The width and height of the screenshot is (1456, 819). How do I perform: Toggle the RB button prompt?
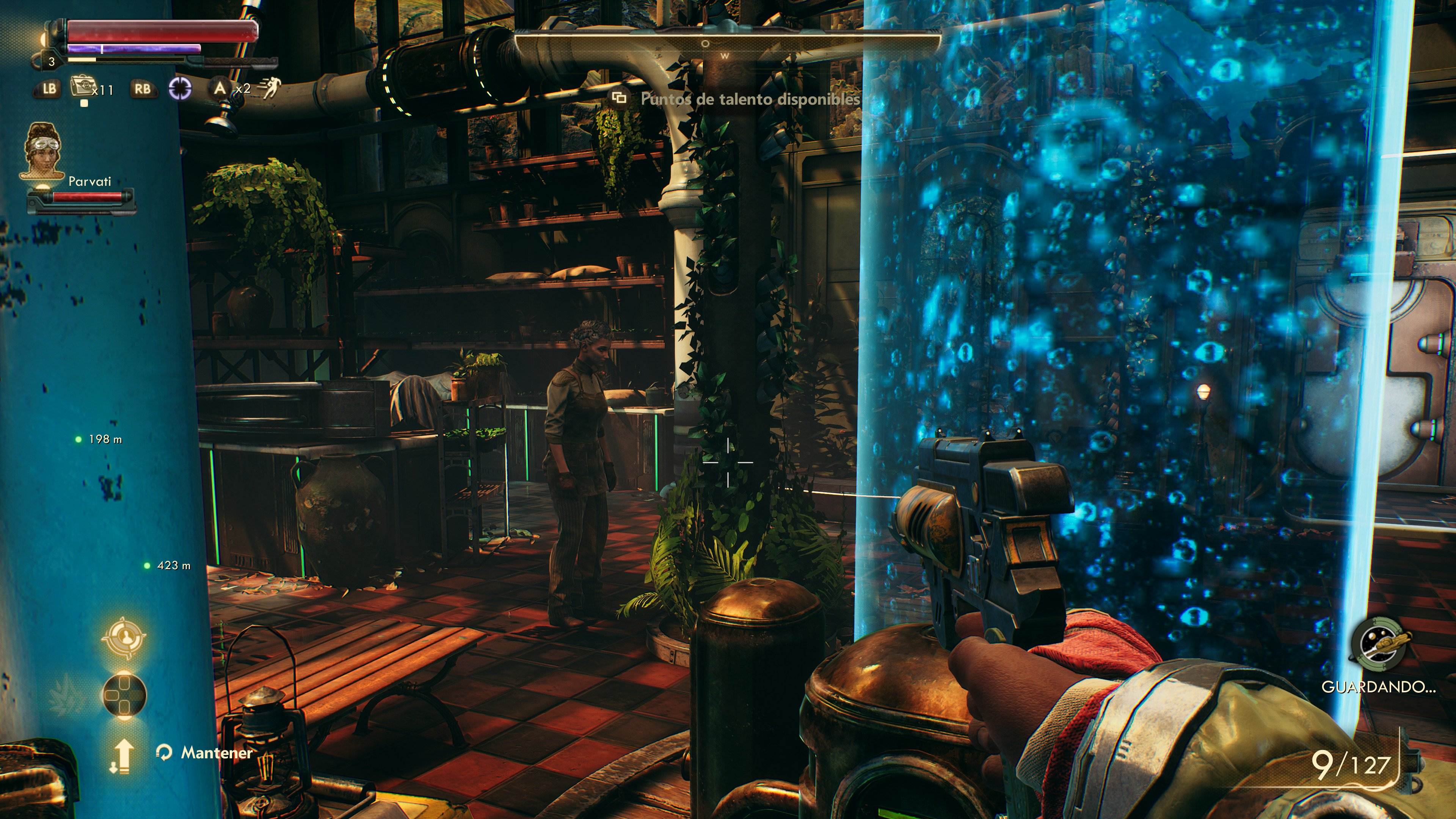(143, 89)
